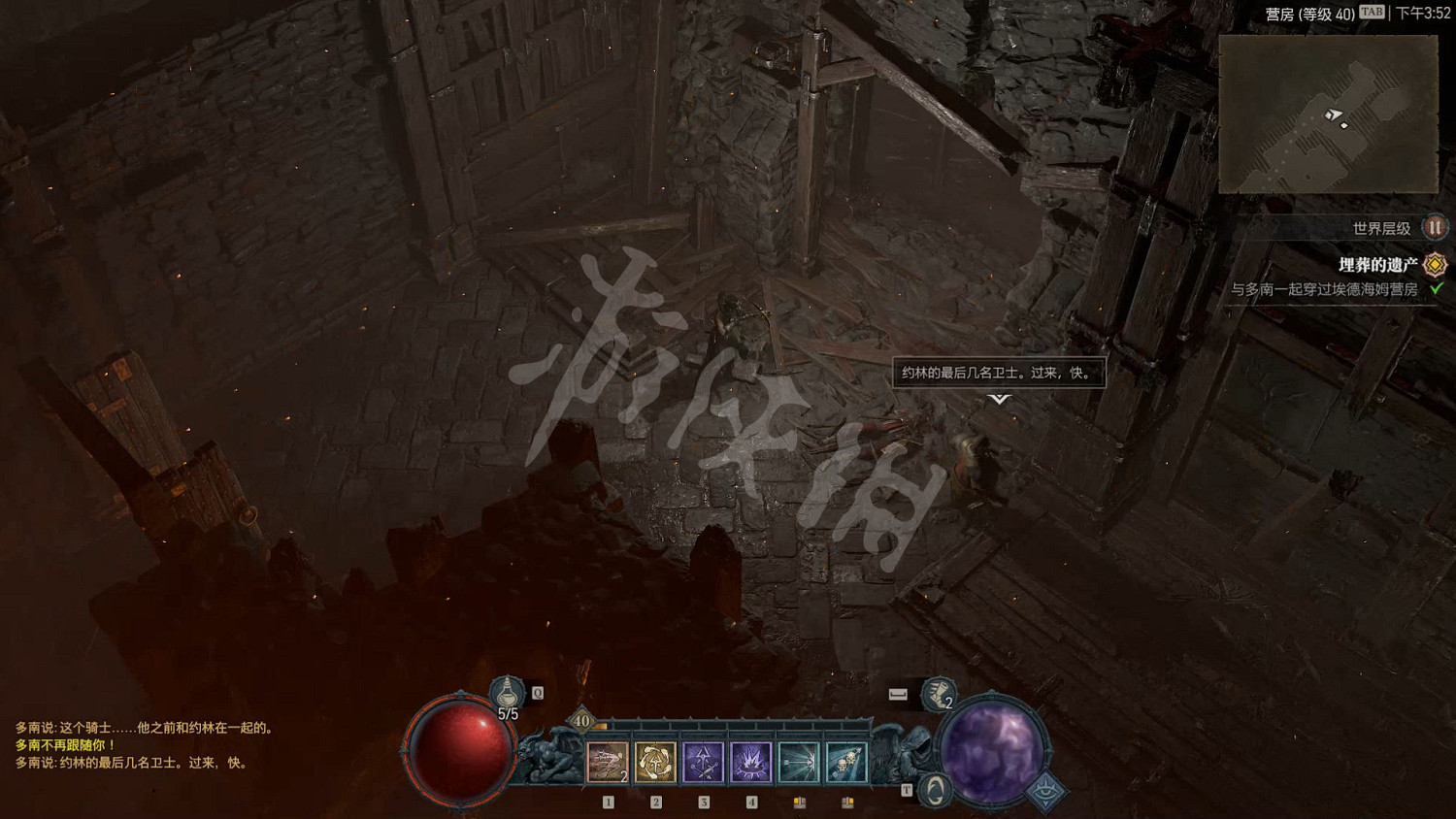The height and width of the screenshot is (819, 1456).
Task: Activate the golden core skill in slot 2
Action: [x=655, y=761]
